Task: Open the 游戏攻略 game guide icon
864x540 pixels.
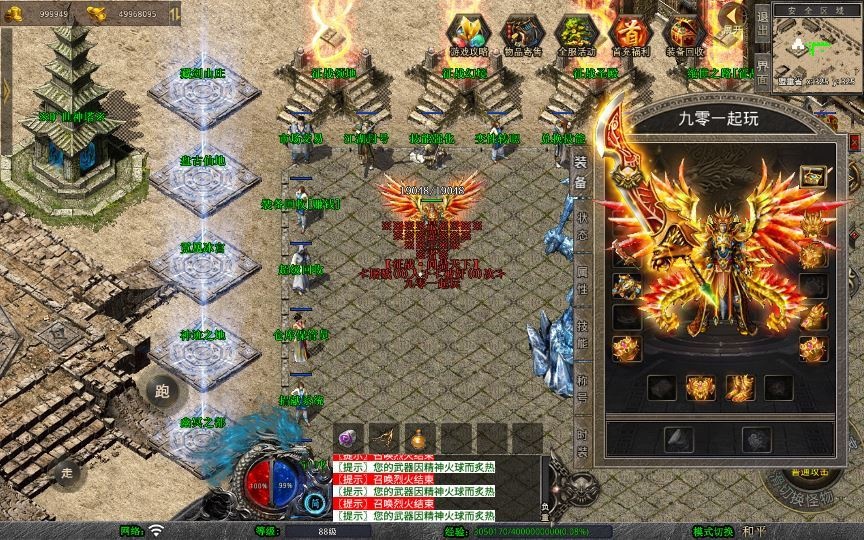Action: [x=469, y=36]
